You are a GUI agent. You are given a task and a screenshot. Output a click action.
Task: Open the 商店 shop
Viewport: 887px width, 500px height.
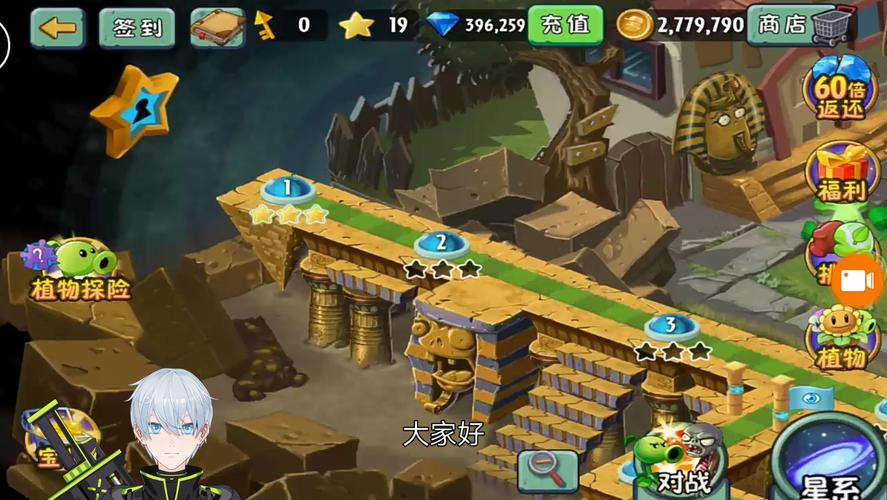point(801,25)
